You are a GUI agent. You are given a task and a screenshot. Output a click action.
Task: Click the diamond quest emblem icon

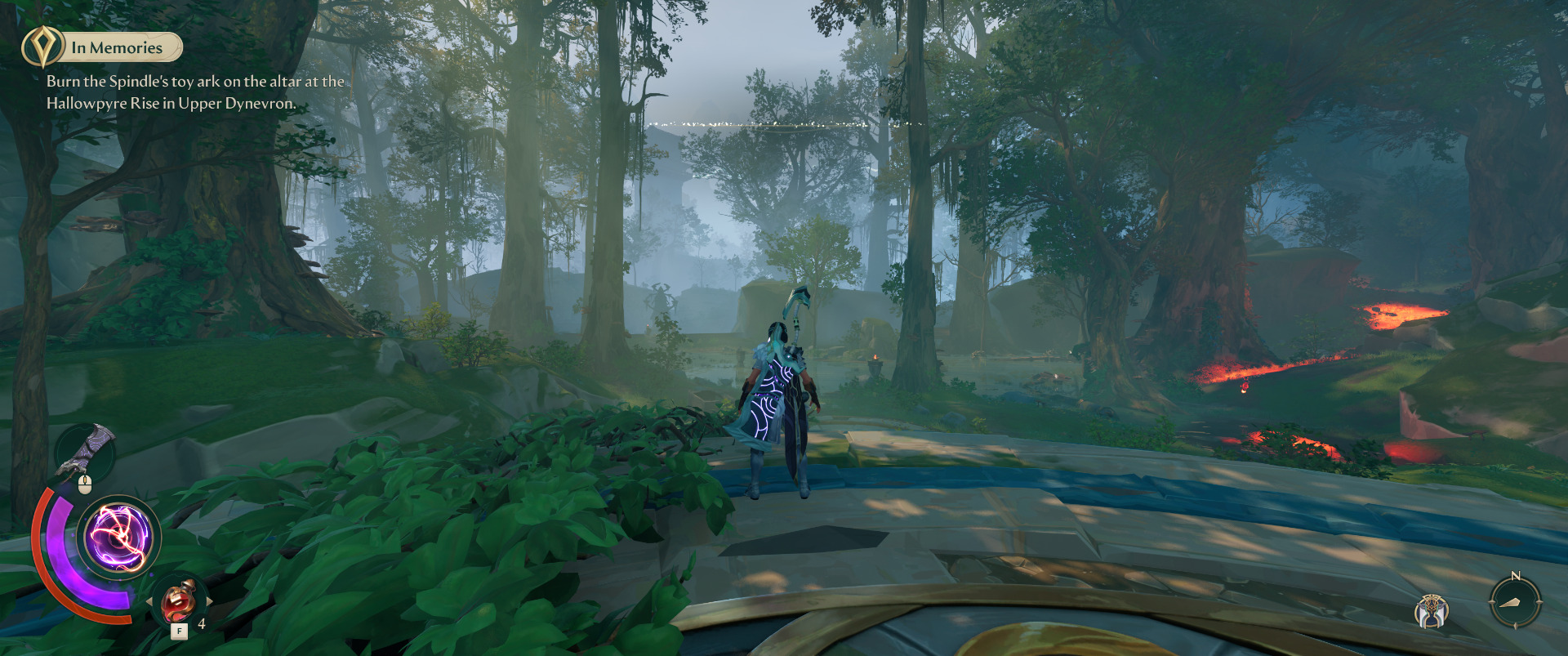[42, 47]
